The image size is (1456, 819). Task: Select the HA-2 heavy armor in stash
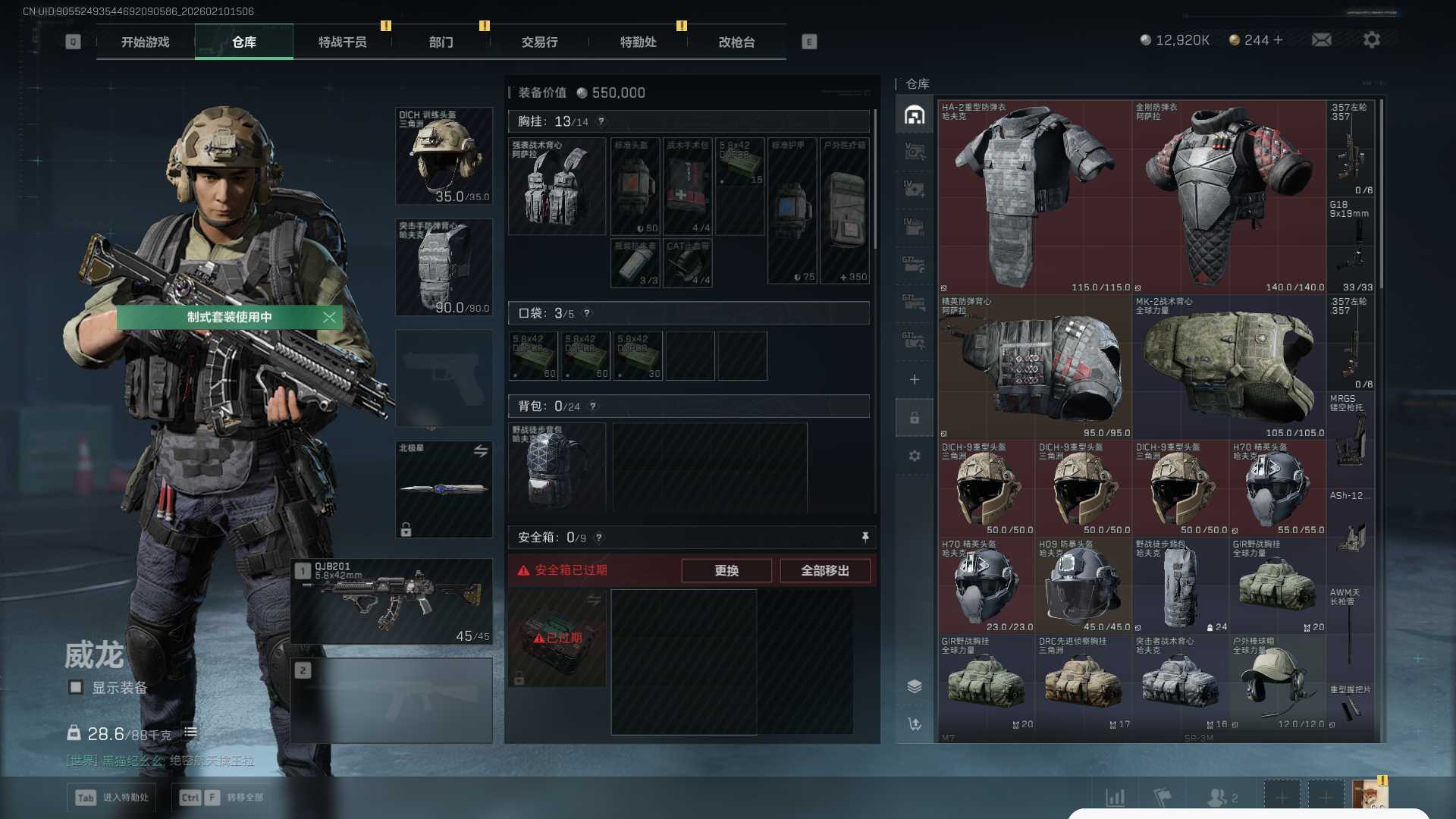tap(1034, 197)
